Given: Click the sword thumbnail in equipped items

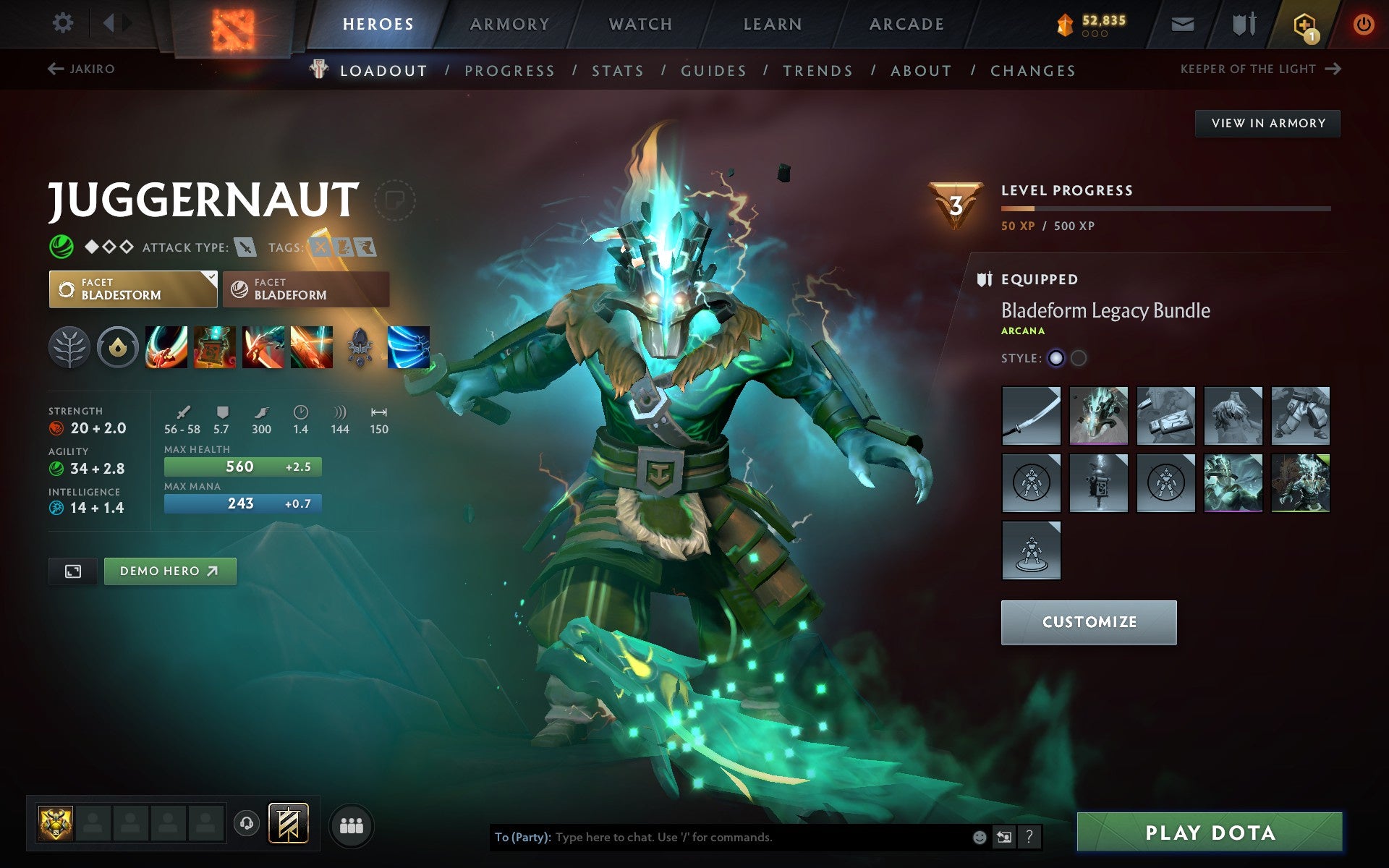Looking at the screenshot, I should tap(1030, 416).
